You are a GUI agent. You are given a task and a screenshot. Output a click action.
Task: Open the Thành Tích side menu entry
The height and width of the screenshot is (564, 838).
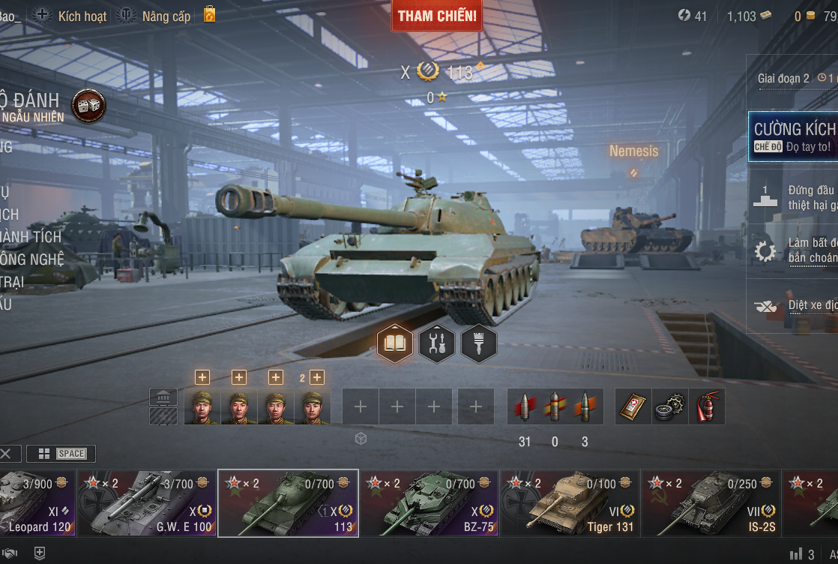30,237
